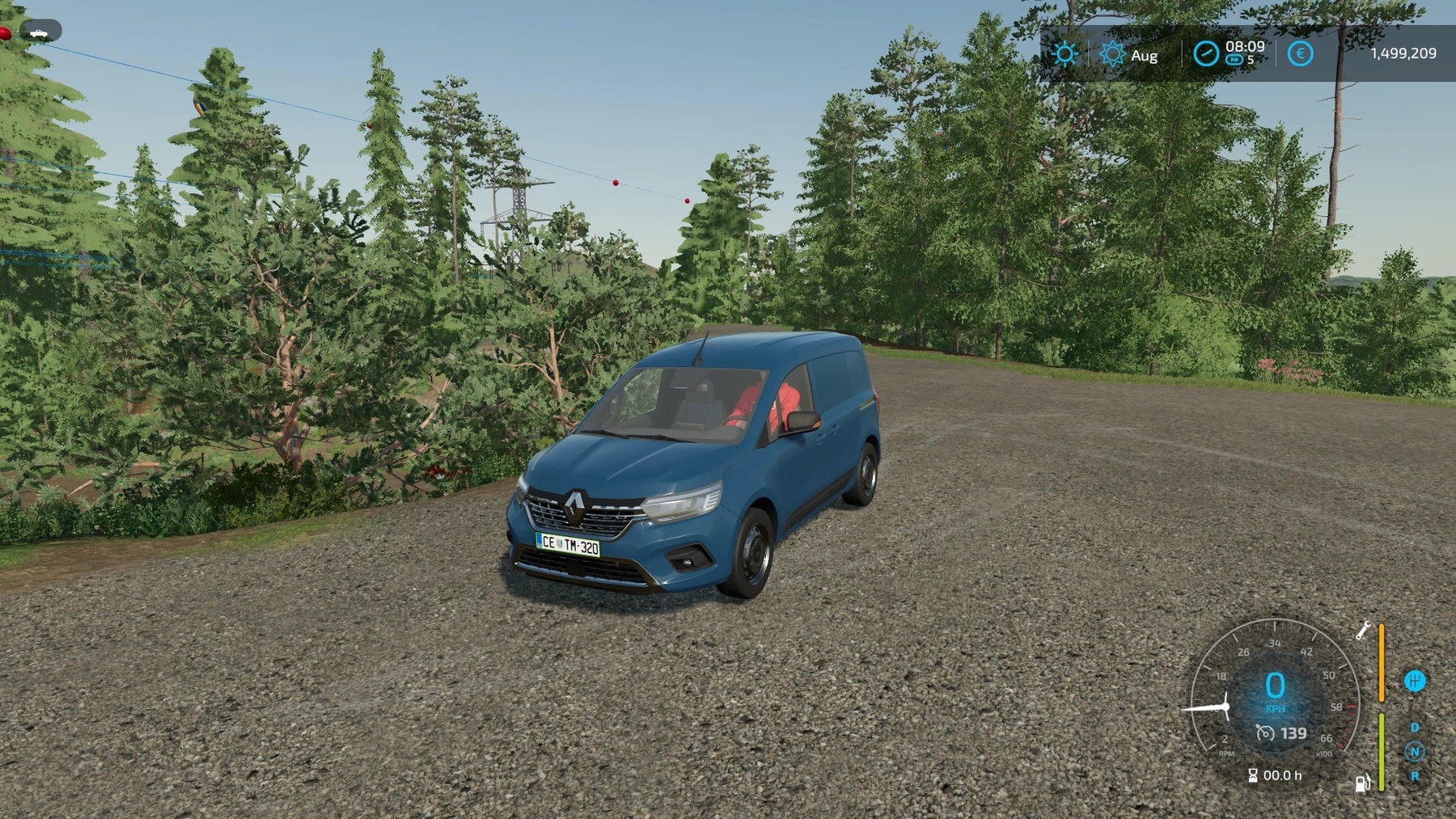
Task: Shift into Reverse gear R
Action: point(1415,775)
